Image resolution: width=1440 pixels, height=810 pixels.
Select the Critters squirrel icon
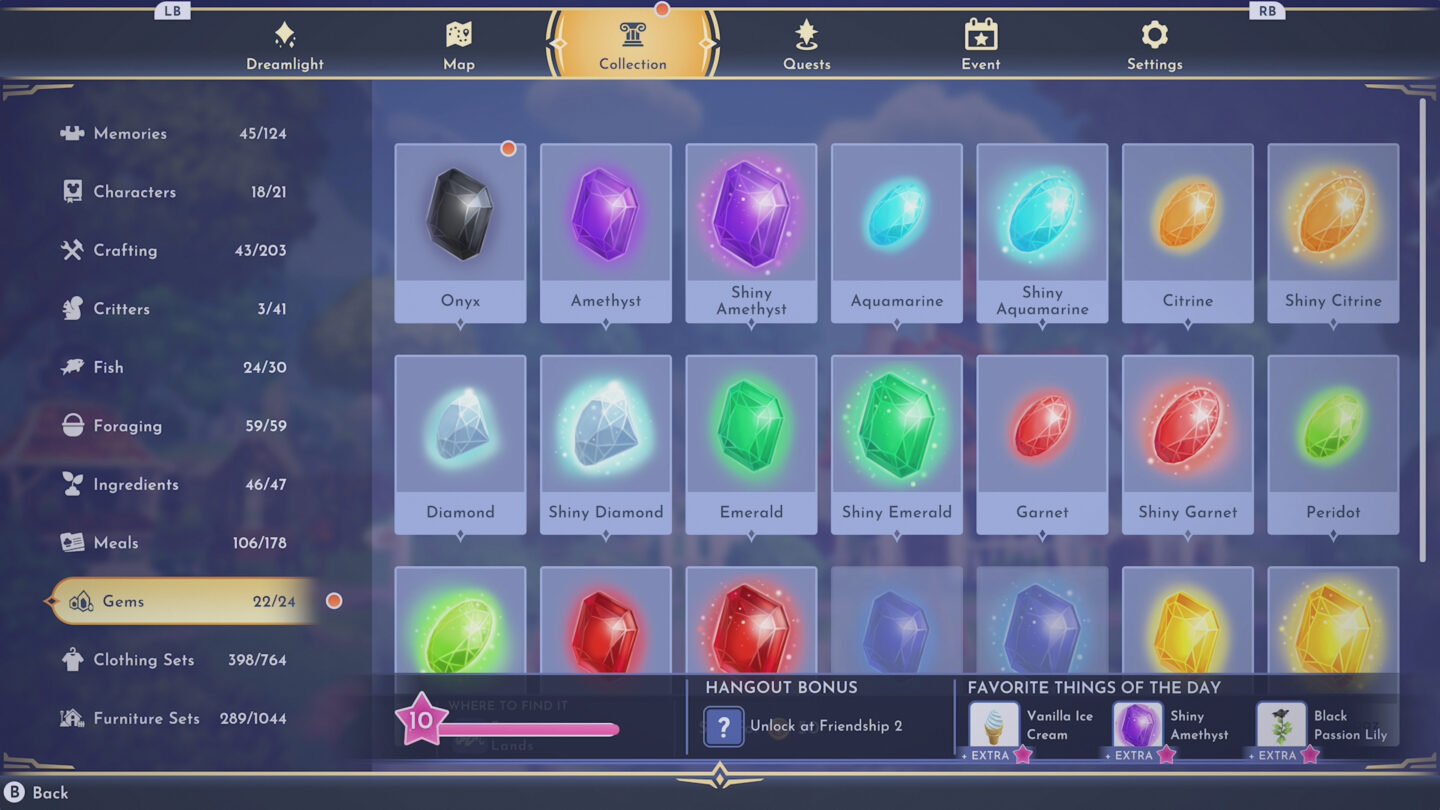(71, 309)
